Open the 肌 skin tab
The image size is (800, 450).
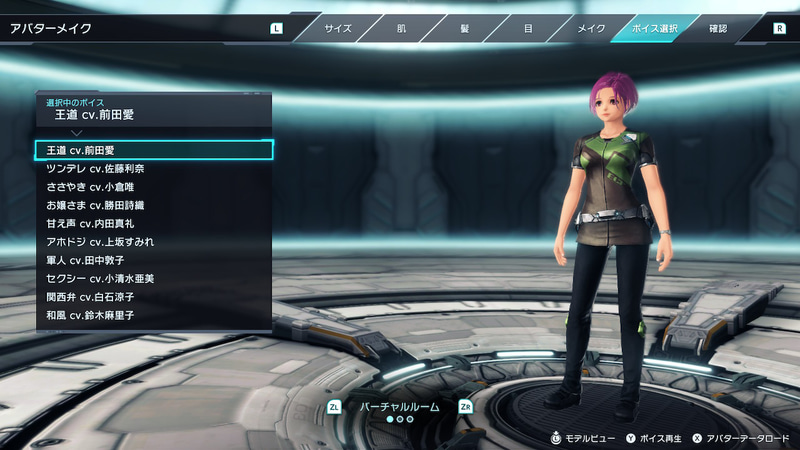[400, 28]
